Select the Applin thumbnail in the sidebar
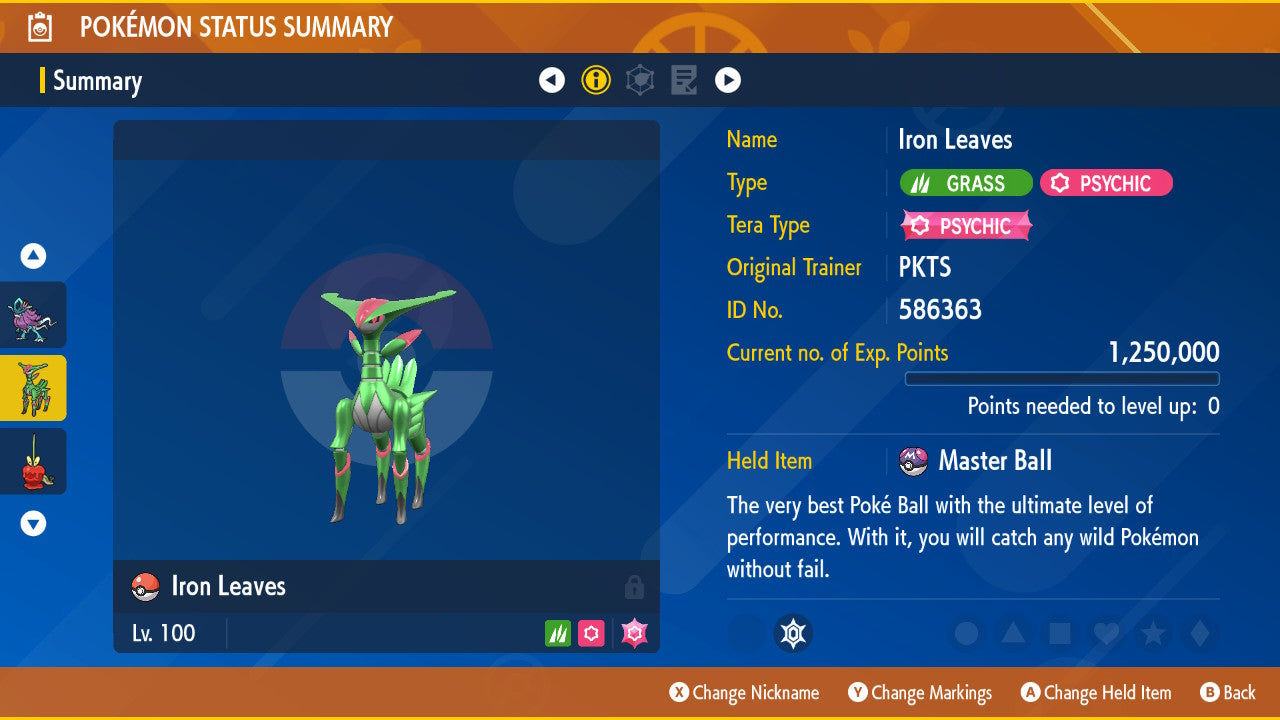 pyautogui.click(x=33, y=461)
